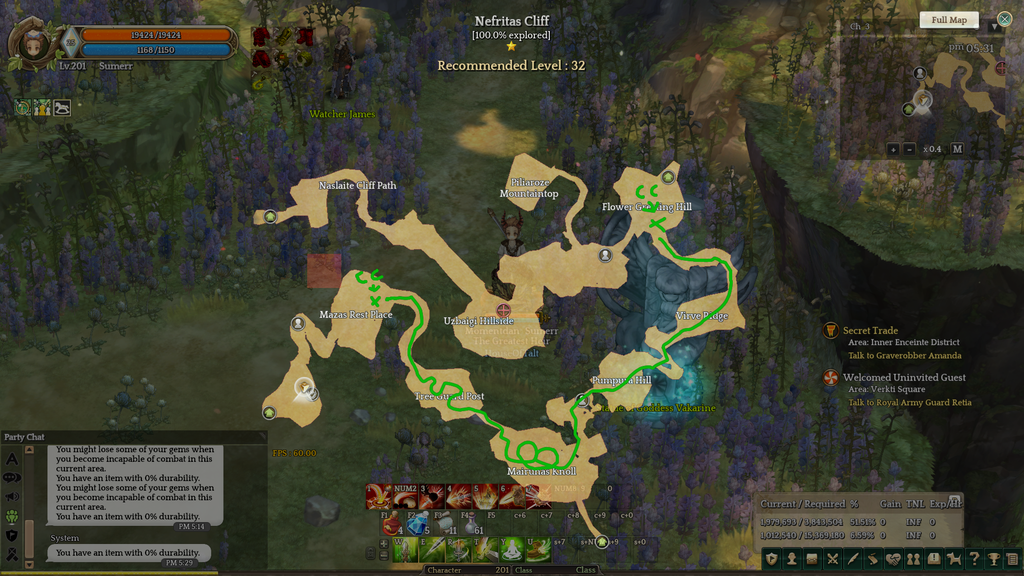Zoom out the minimap with minus button

click(909, 149)
